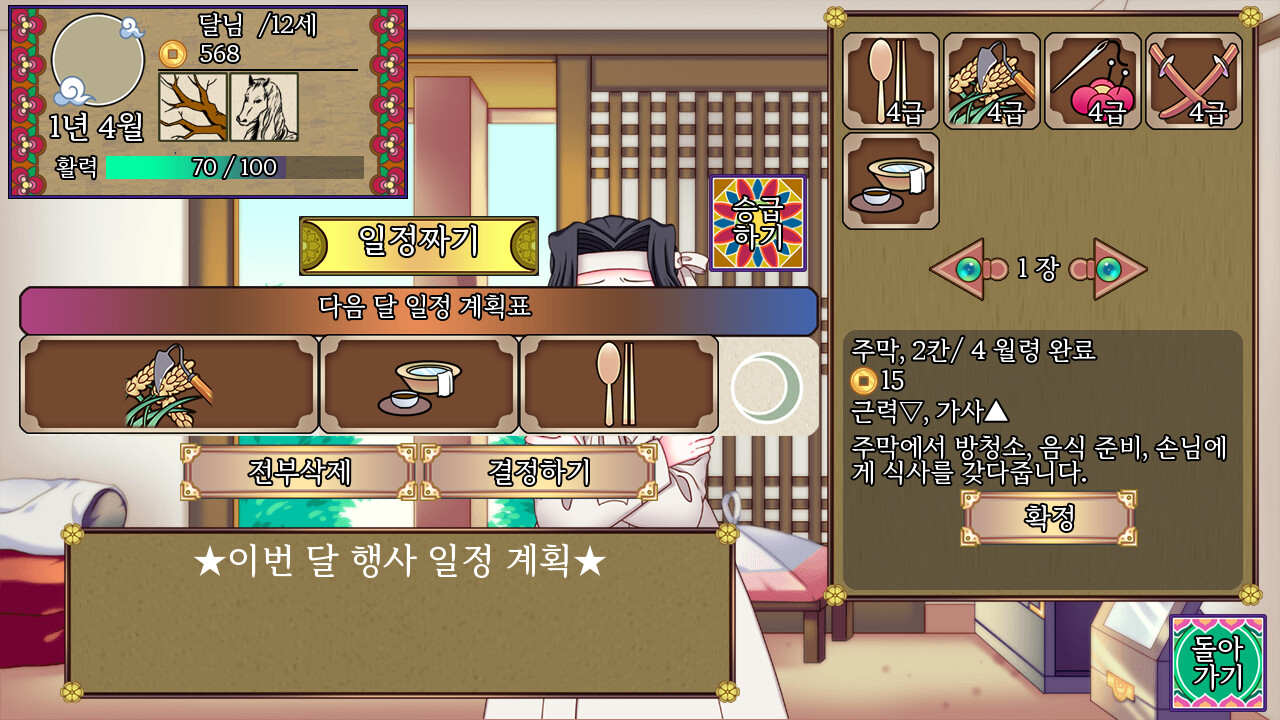Select the needle and thread sewing skill icon
This screenshot has height=720, width=1280.
1091,83
